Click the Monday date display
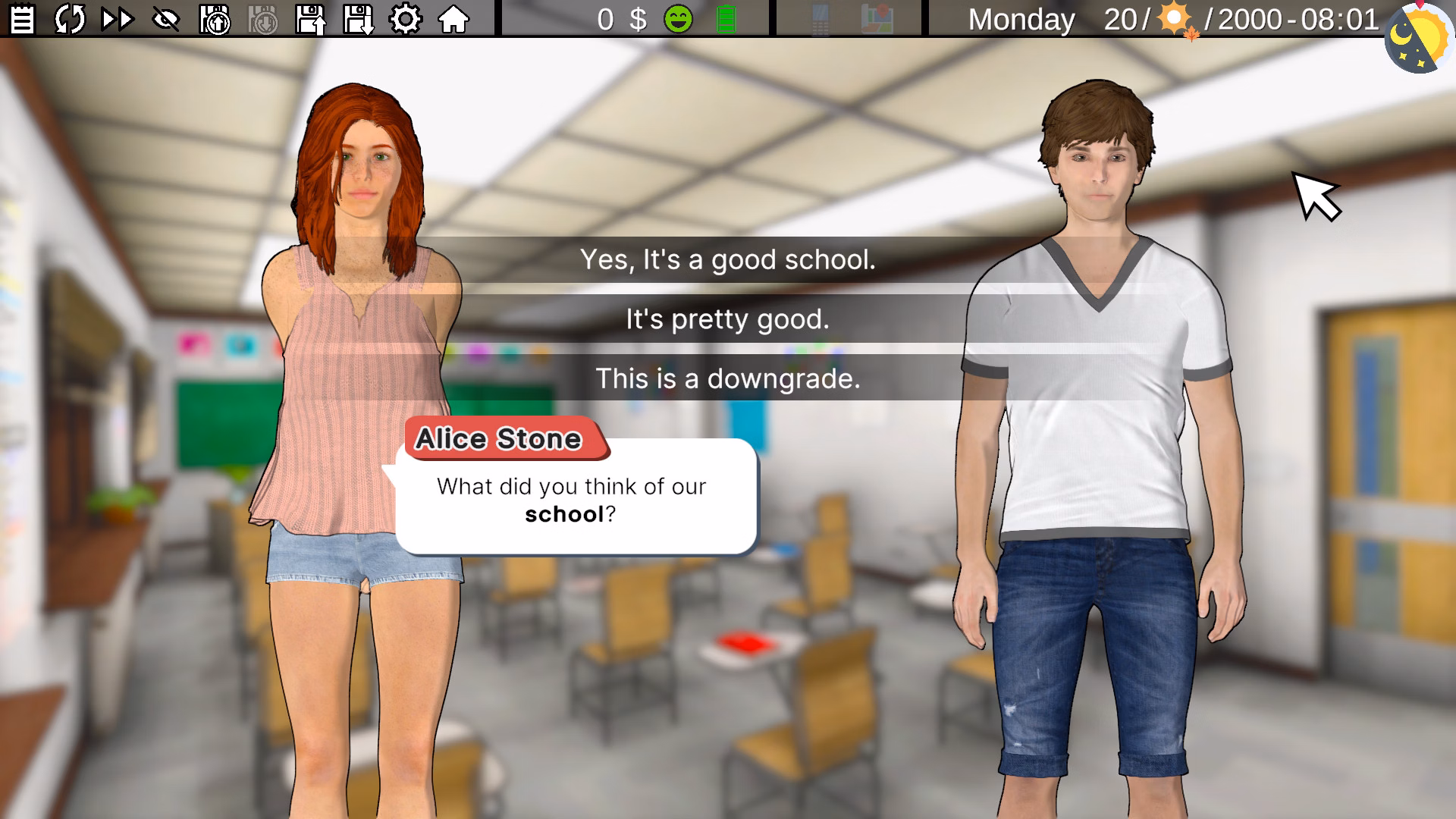 pos(1021,19)
